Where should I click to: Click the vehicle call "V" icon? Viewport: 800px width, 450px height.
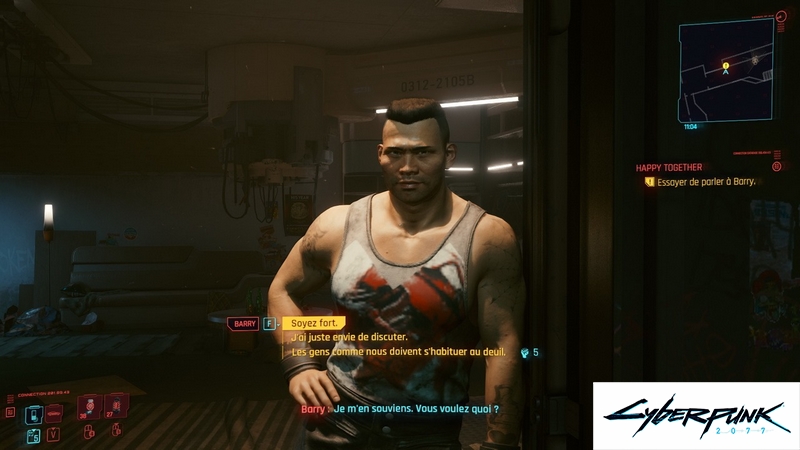(x=53, y=433)
